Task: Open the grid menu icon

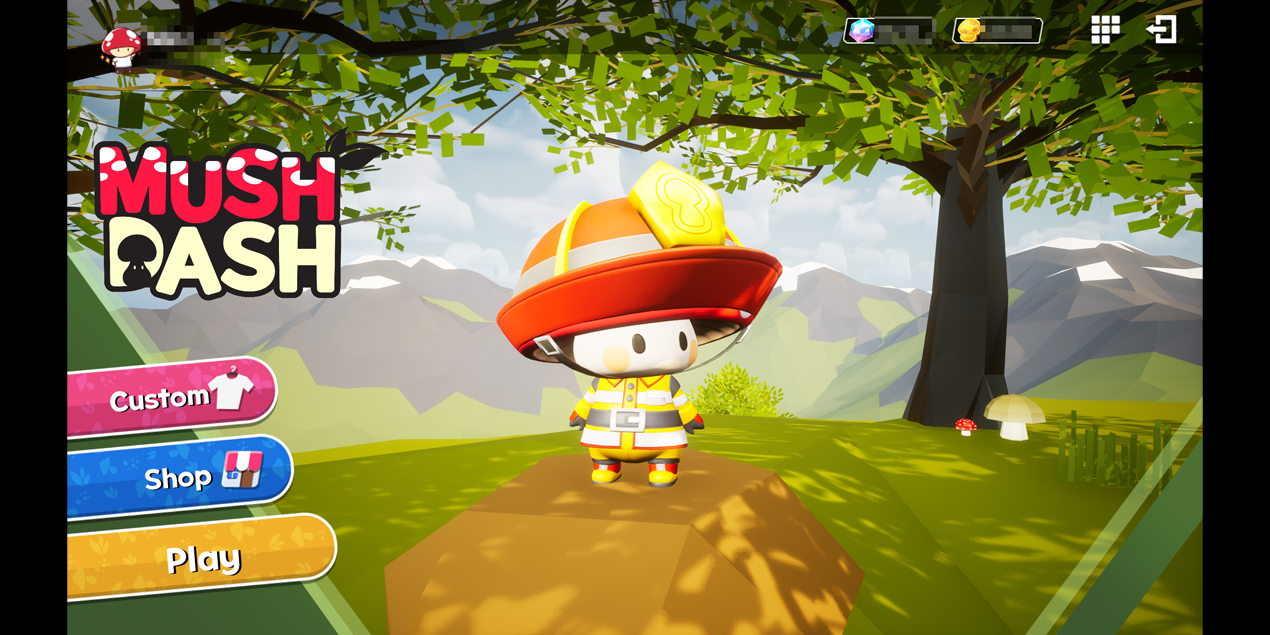Action: pyautogui.click(x=1105, y=30)
